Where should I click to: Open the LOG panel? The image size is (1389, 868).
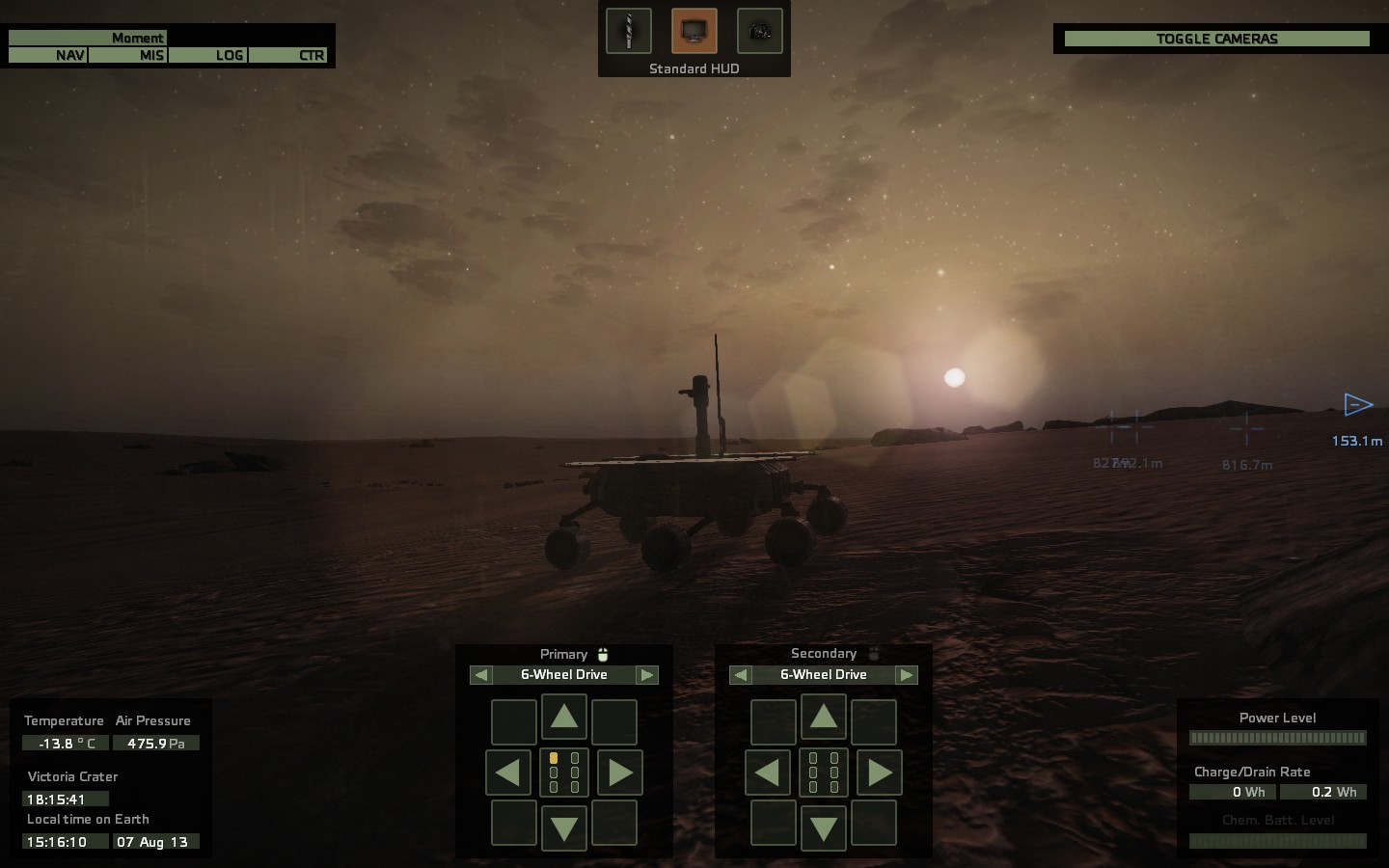tap(208, 55)
